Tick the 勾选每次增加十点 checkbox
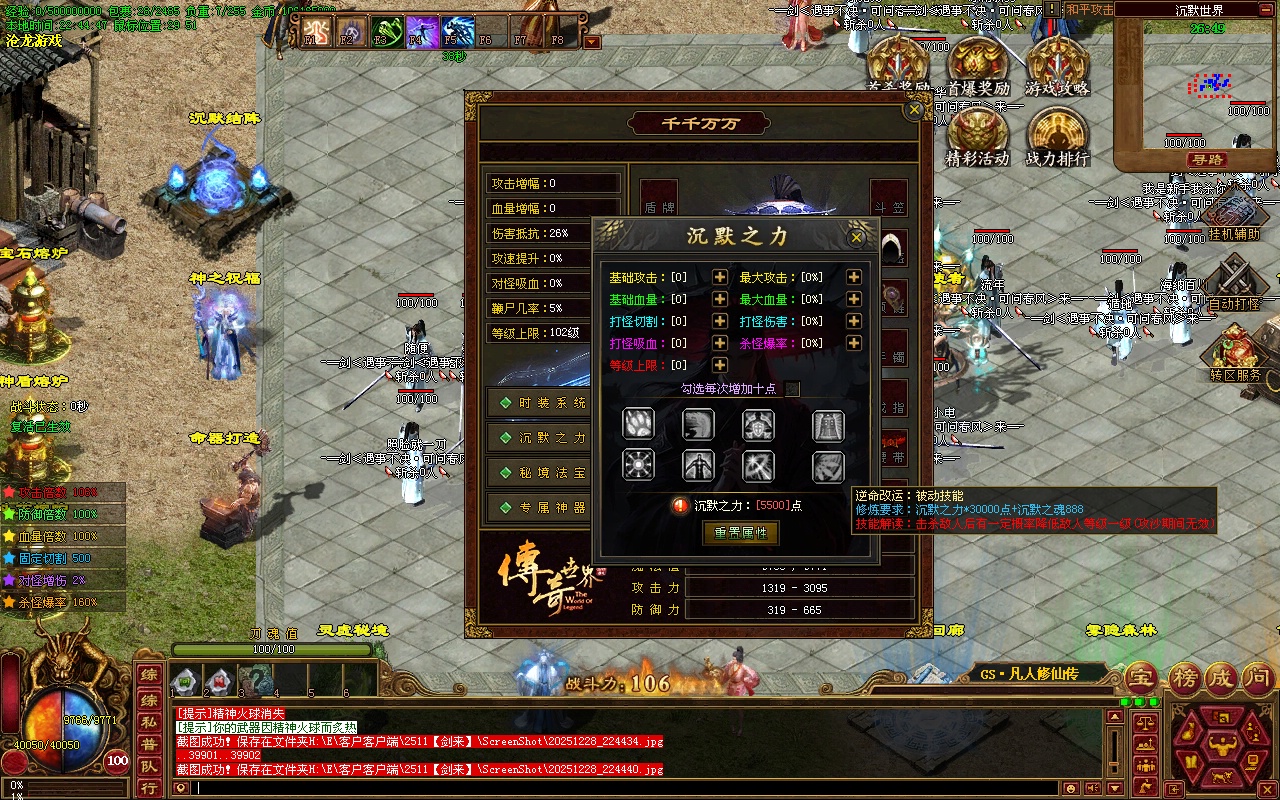The height and width of the screenshot is (800, 1280). (792, 389)
